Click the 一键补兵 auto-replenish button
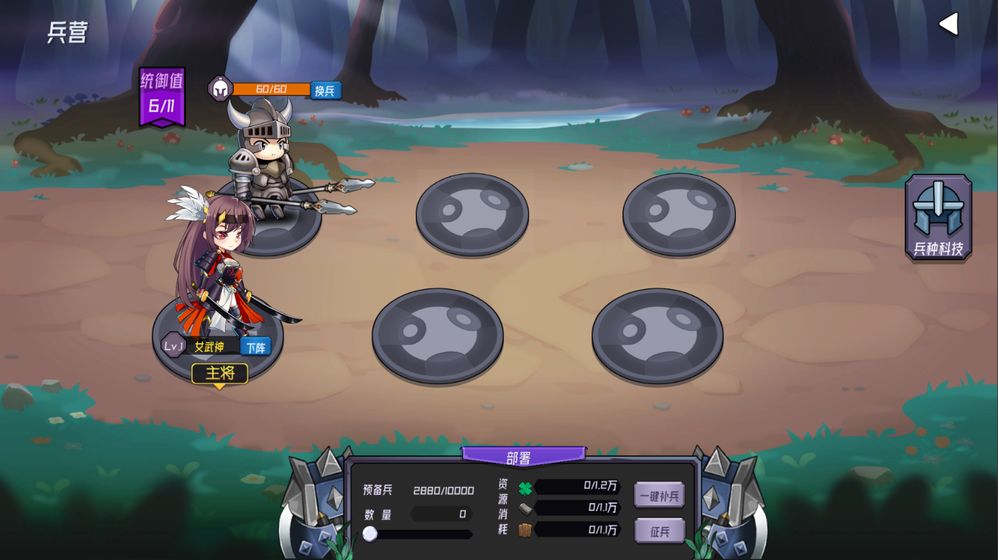Screen dimensions: 998x560 pyautogui.click(x=659, y=495)
